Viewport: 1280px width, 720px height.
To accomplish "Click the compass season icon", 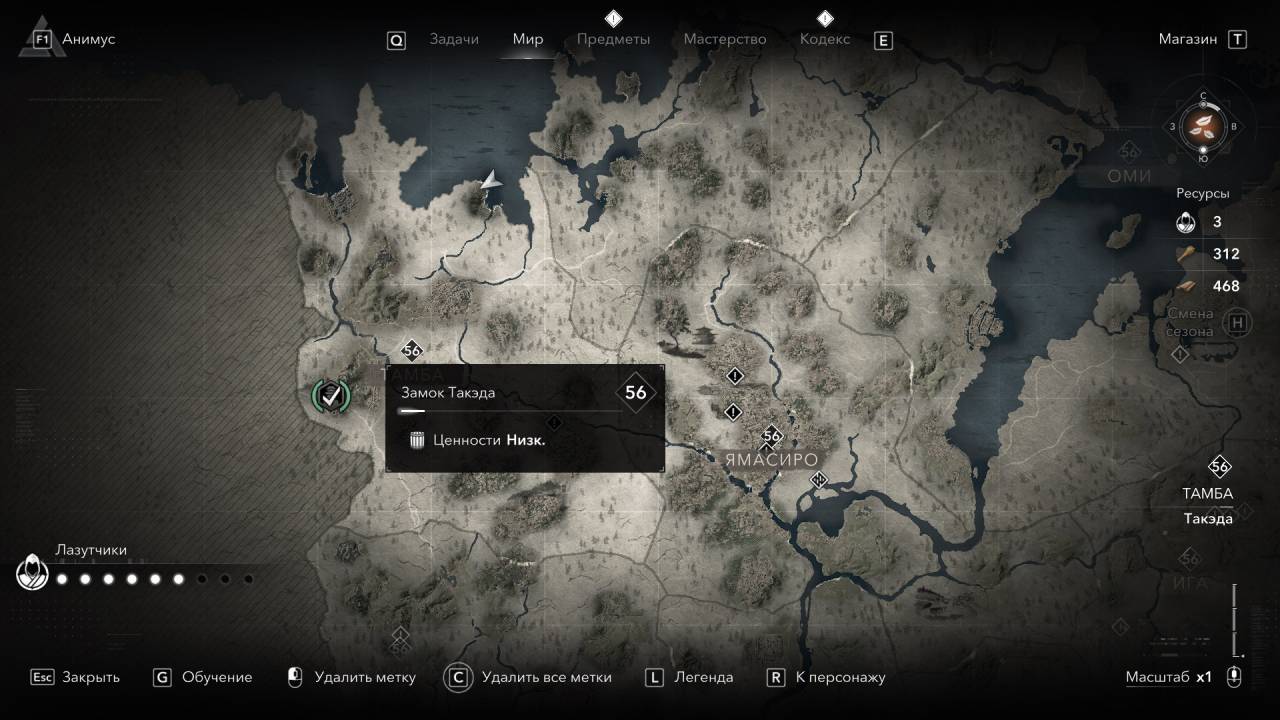I will pyautogui.click(x=1203, y=126).
